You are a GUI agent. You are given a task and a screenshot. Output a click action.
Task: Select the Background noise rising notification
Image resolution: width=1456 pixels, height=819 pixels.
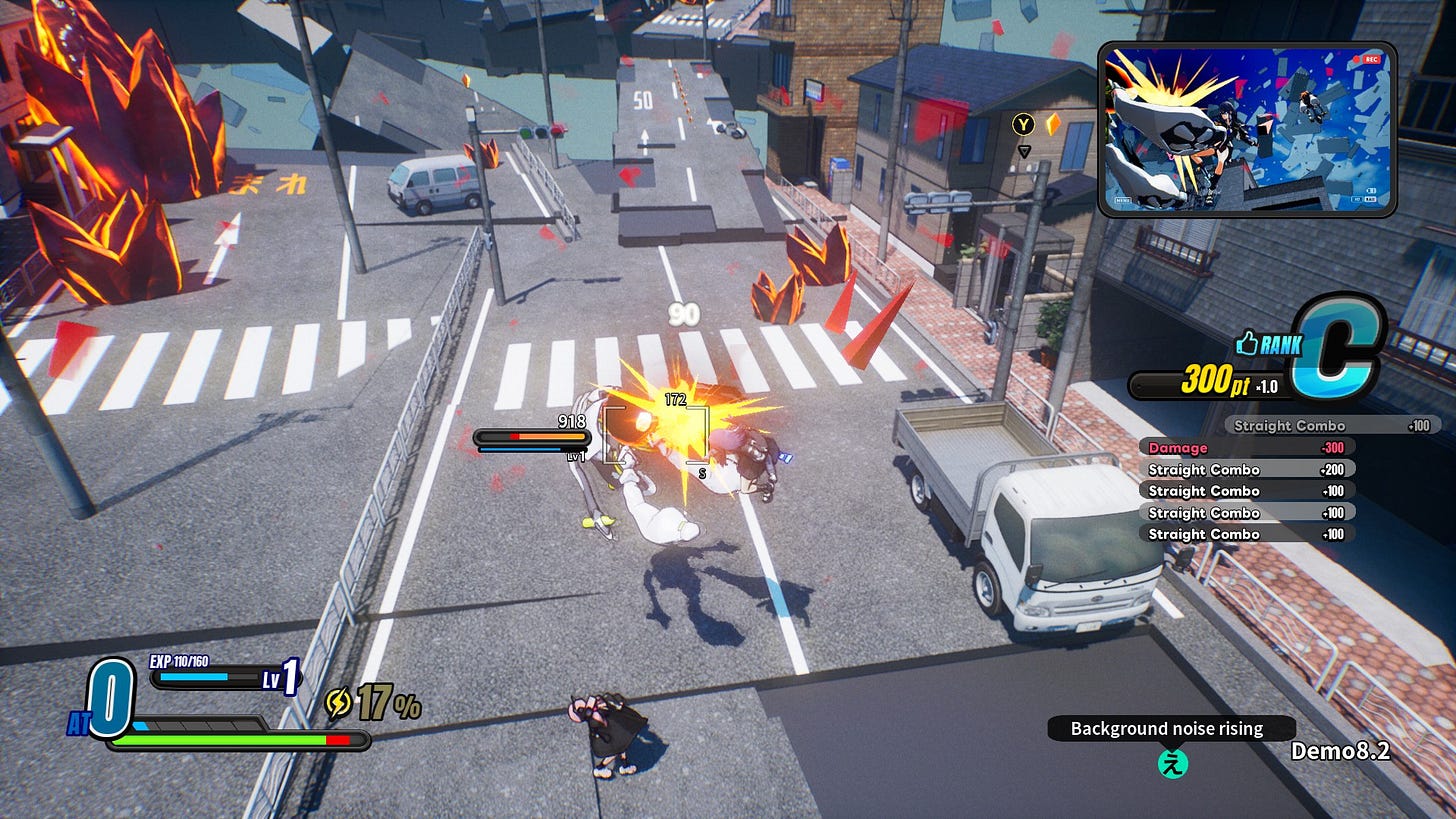(1166, 729)
